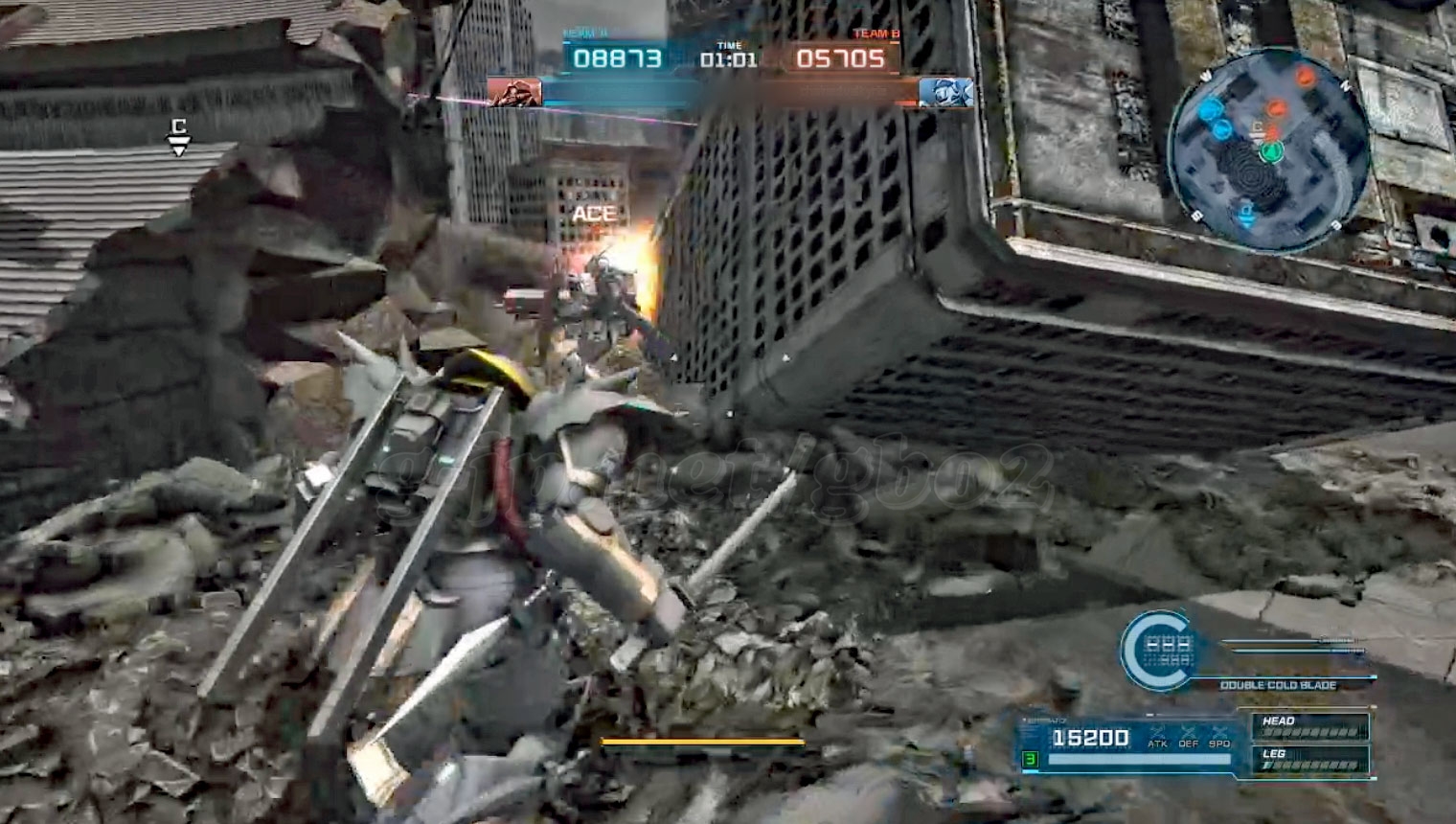Select the C relay point marker
The width and height of the screenshot is (1456, 824).
178,135
